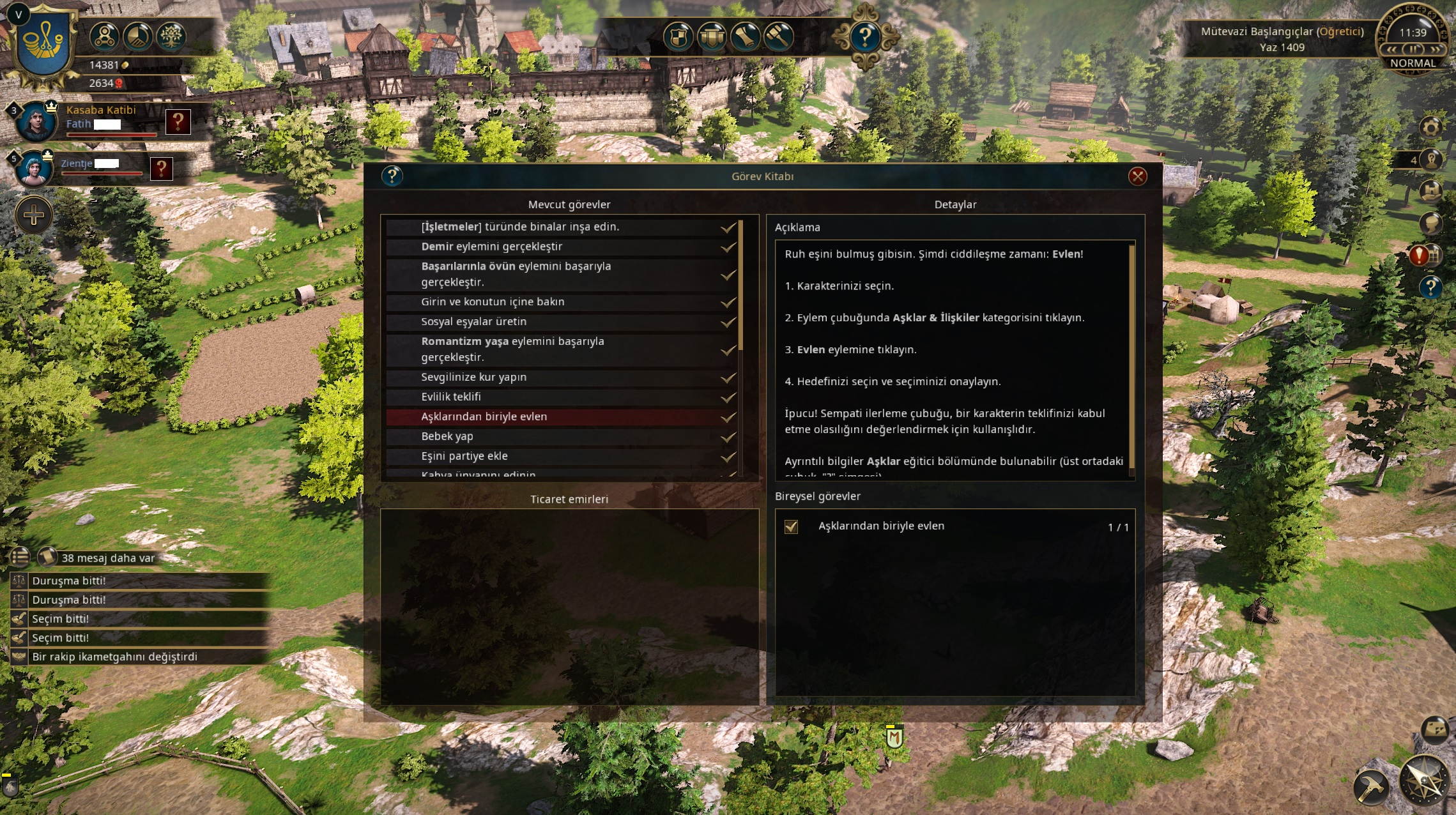Image resolution: width=1456 pixels, height=815 pixels.
Task: Open the ornate question mark tutorial button
Action: coord(865,36)
